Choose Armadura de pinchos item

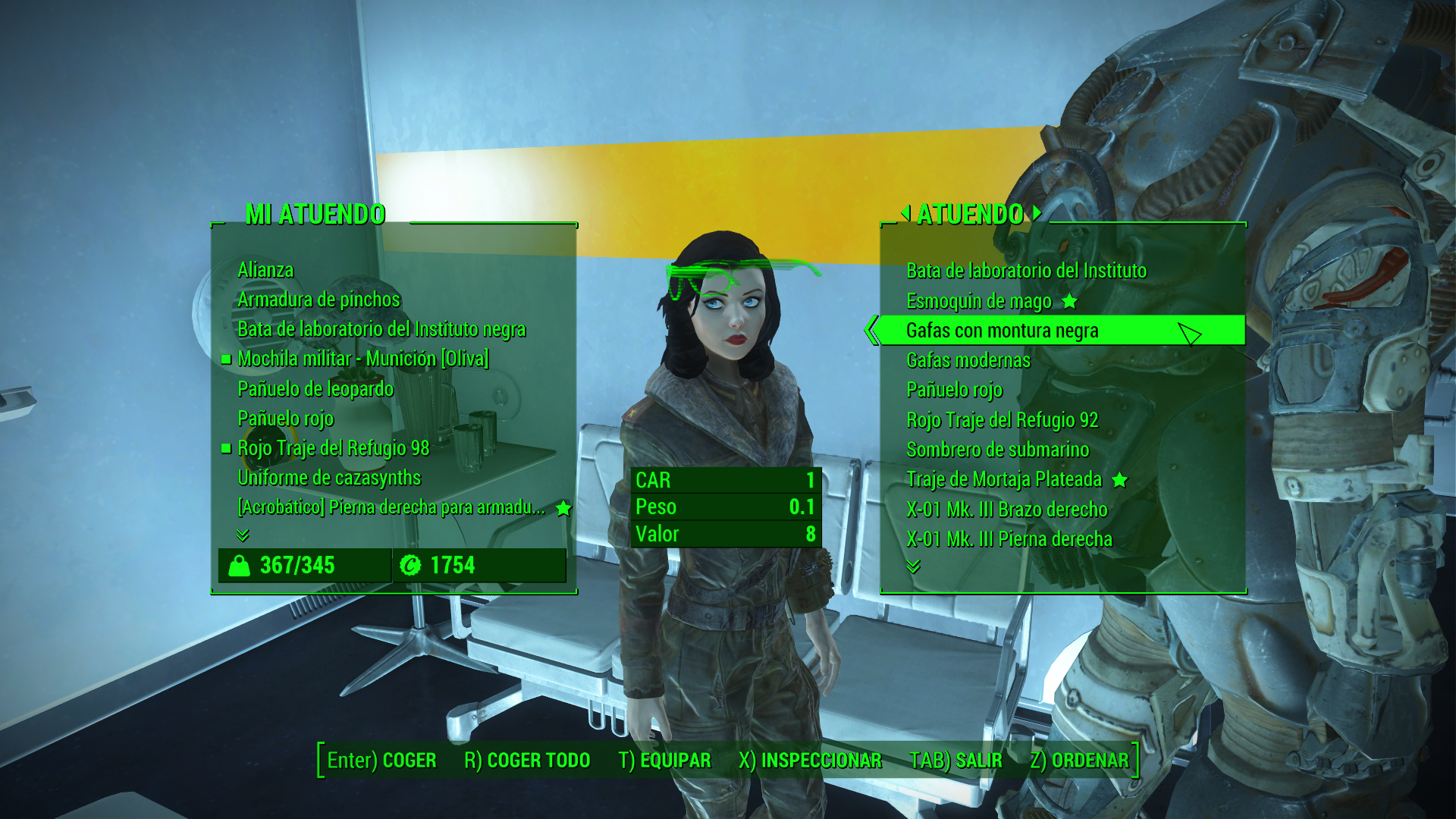318,300
